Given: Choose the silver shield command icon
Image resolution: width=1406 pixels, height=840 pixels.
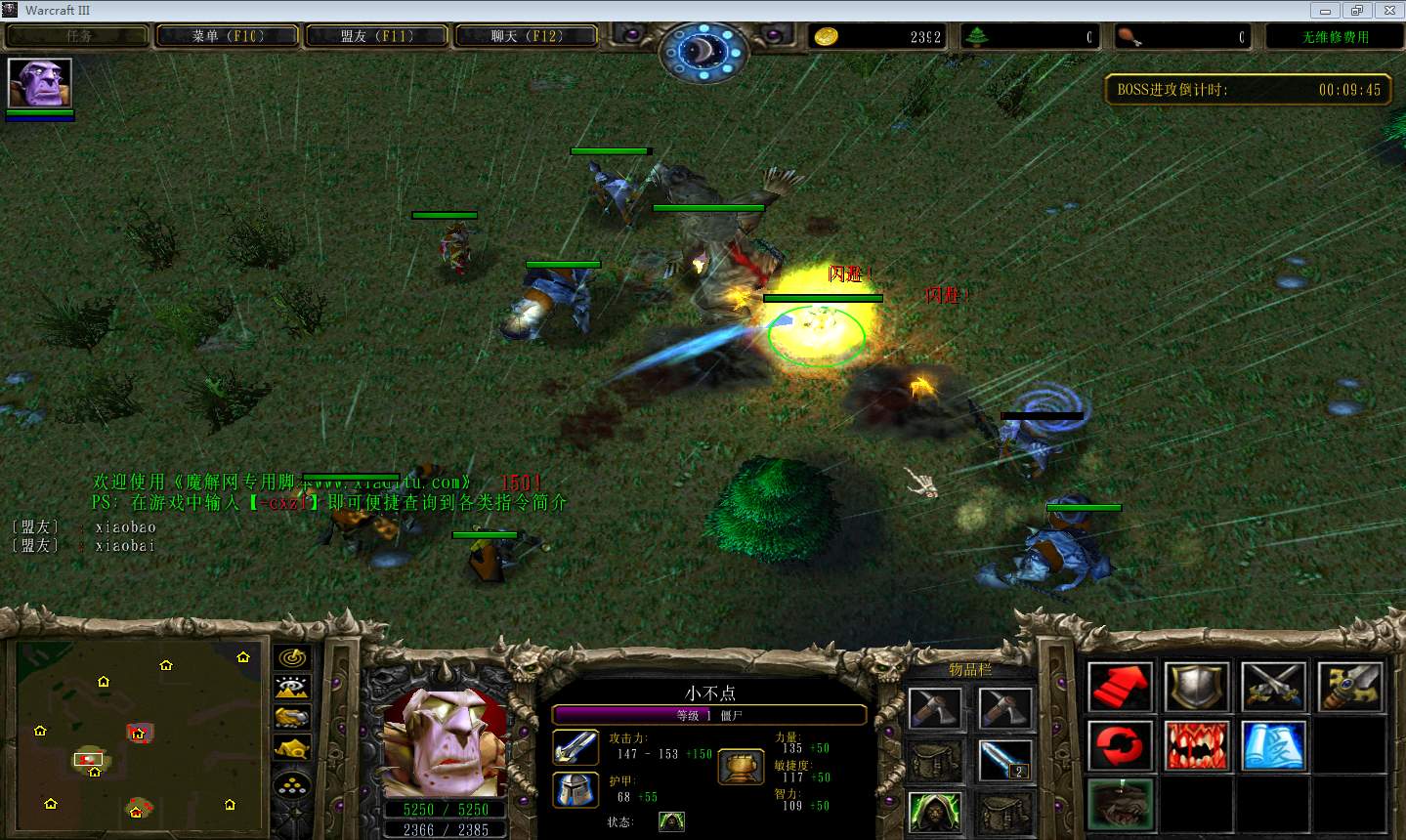Looking at the screenshot, I should 1196,687.
